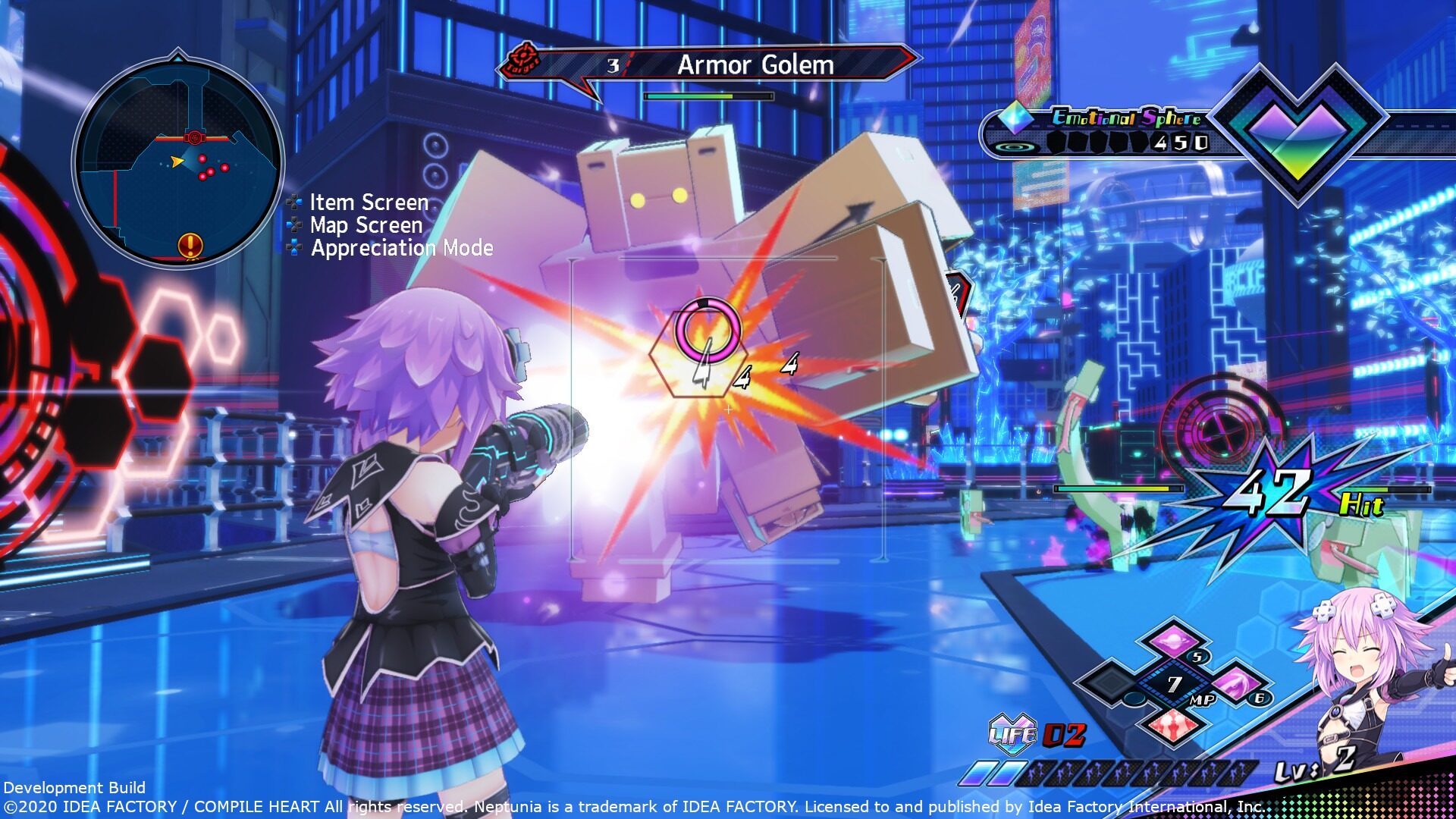Viewport: 1456px width, 819px height.
Task: Select the red target emblem beside Armor Golem
Action: point(522,60)
